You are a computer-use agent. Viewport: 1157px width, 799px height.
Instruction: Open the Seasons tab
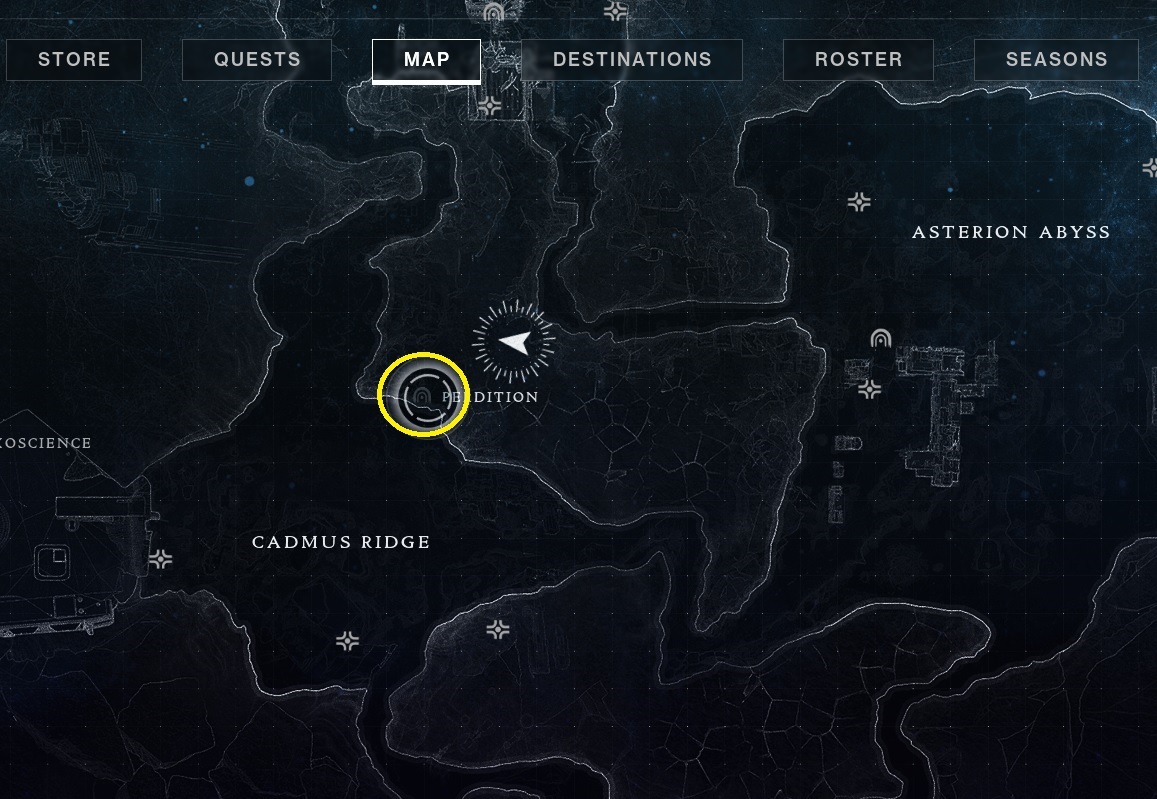click(1056, 60)
